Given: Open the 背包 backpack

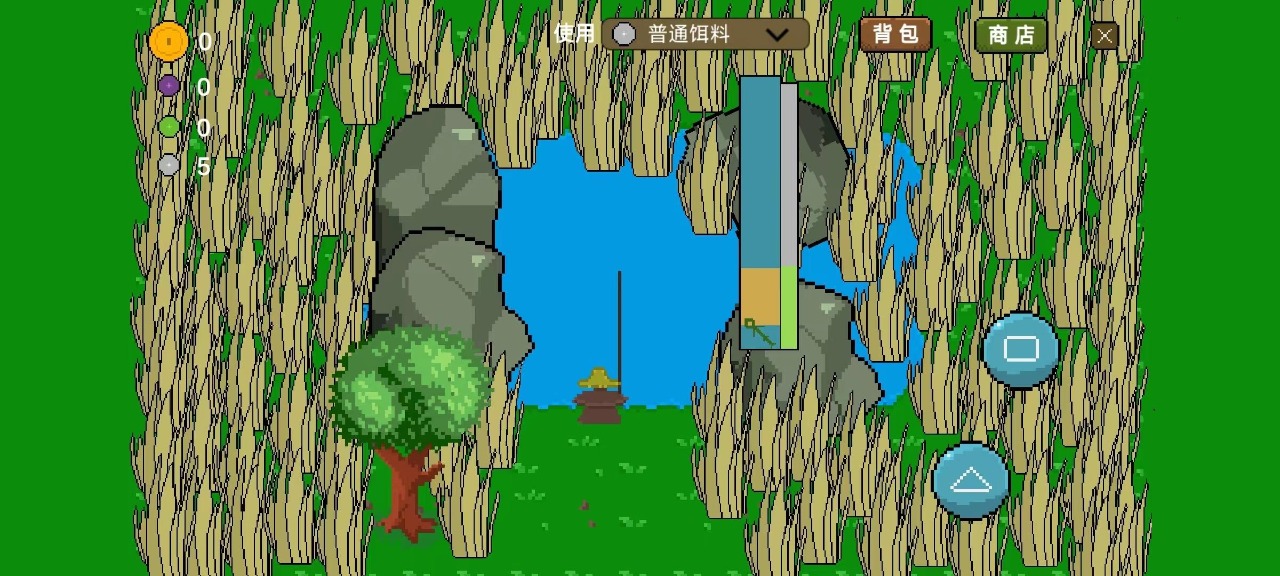Looking at the screenshot, I should click(895, 34).
